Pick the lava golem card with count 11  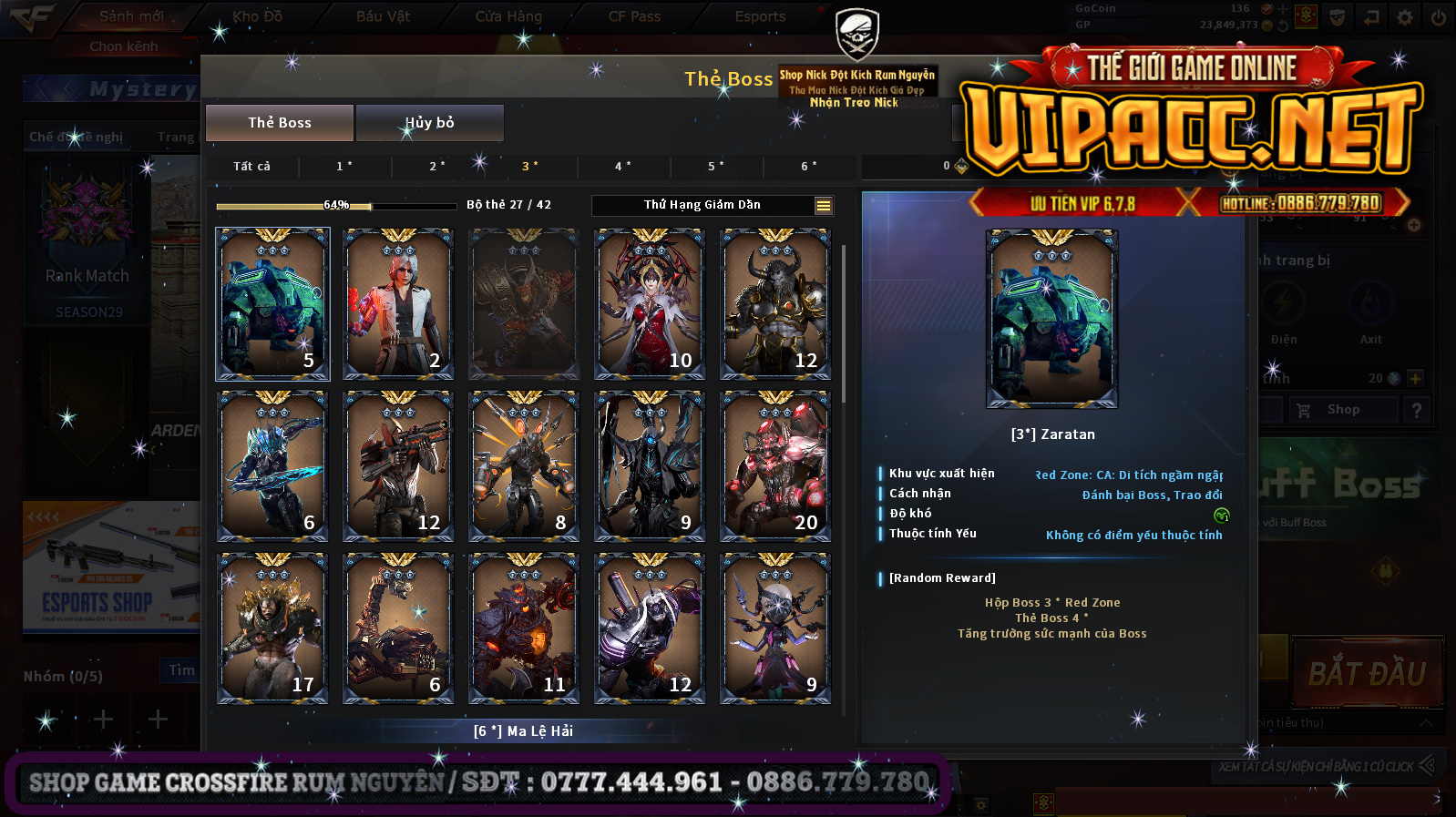point(524,628)
